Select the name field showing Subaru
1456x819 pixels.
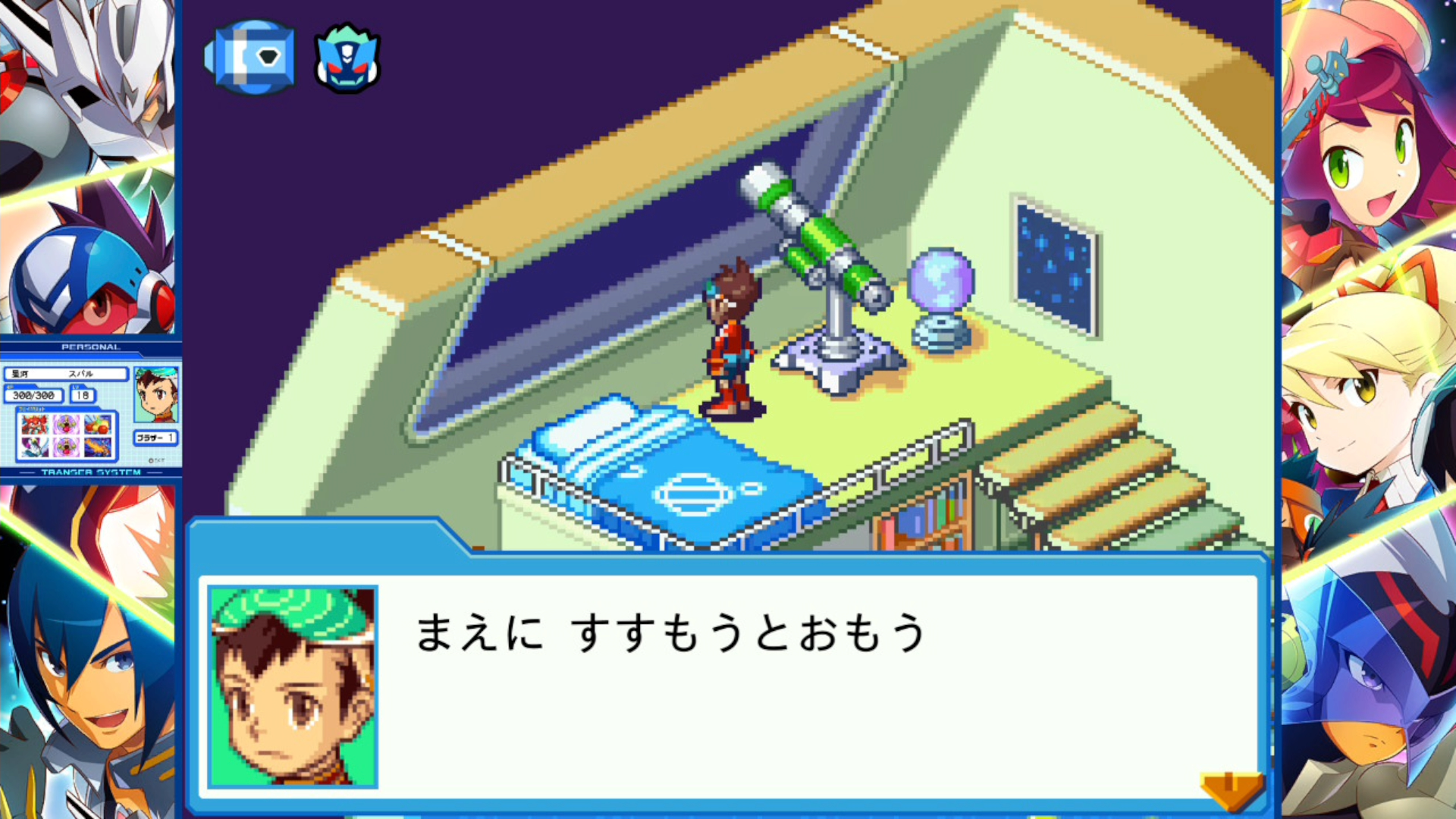coord(65,374)
